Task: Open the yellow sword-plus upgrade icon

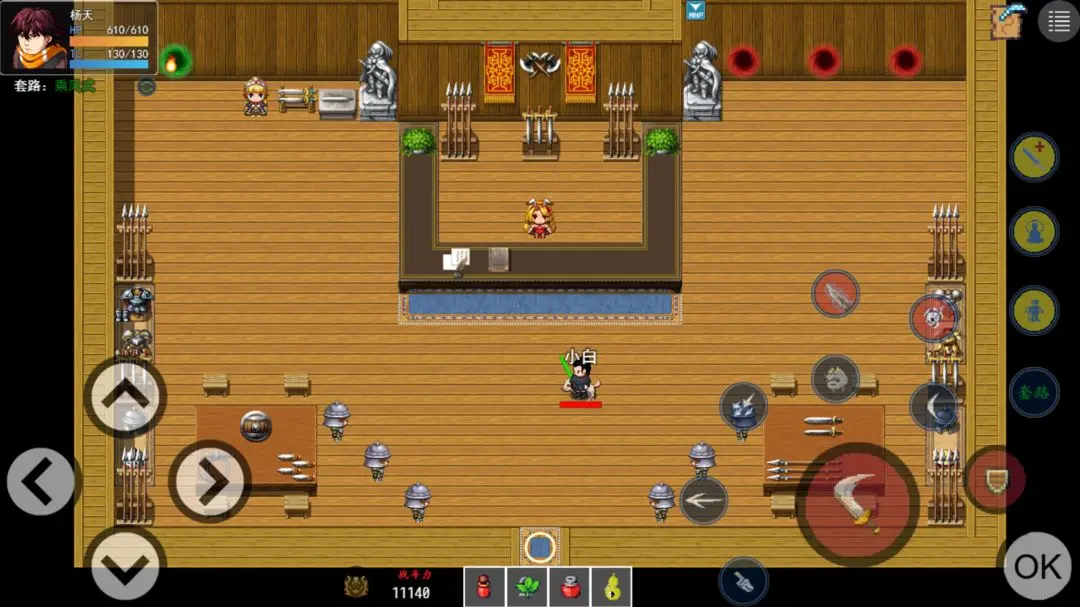Action: pyautogui.click(x=1033, y=157)
